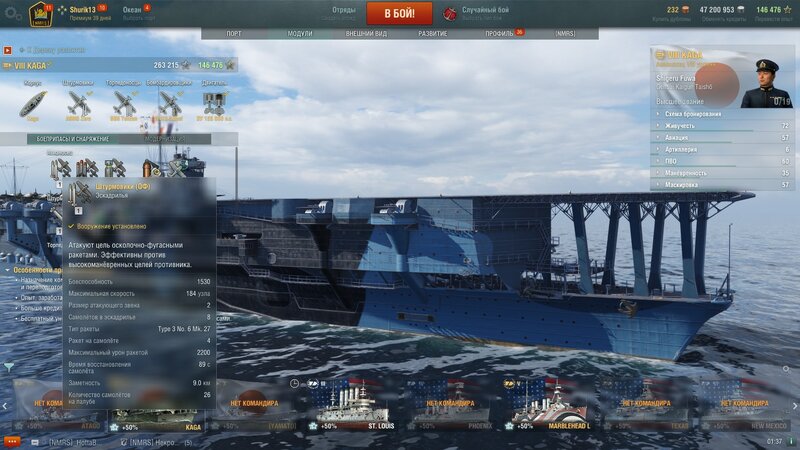Open the ВНЕШНИЙ ВИД tab

coord(366,33)
